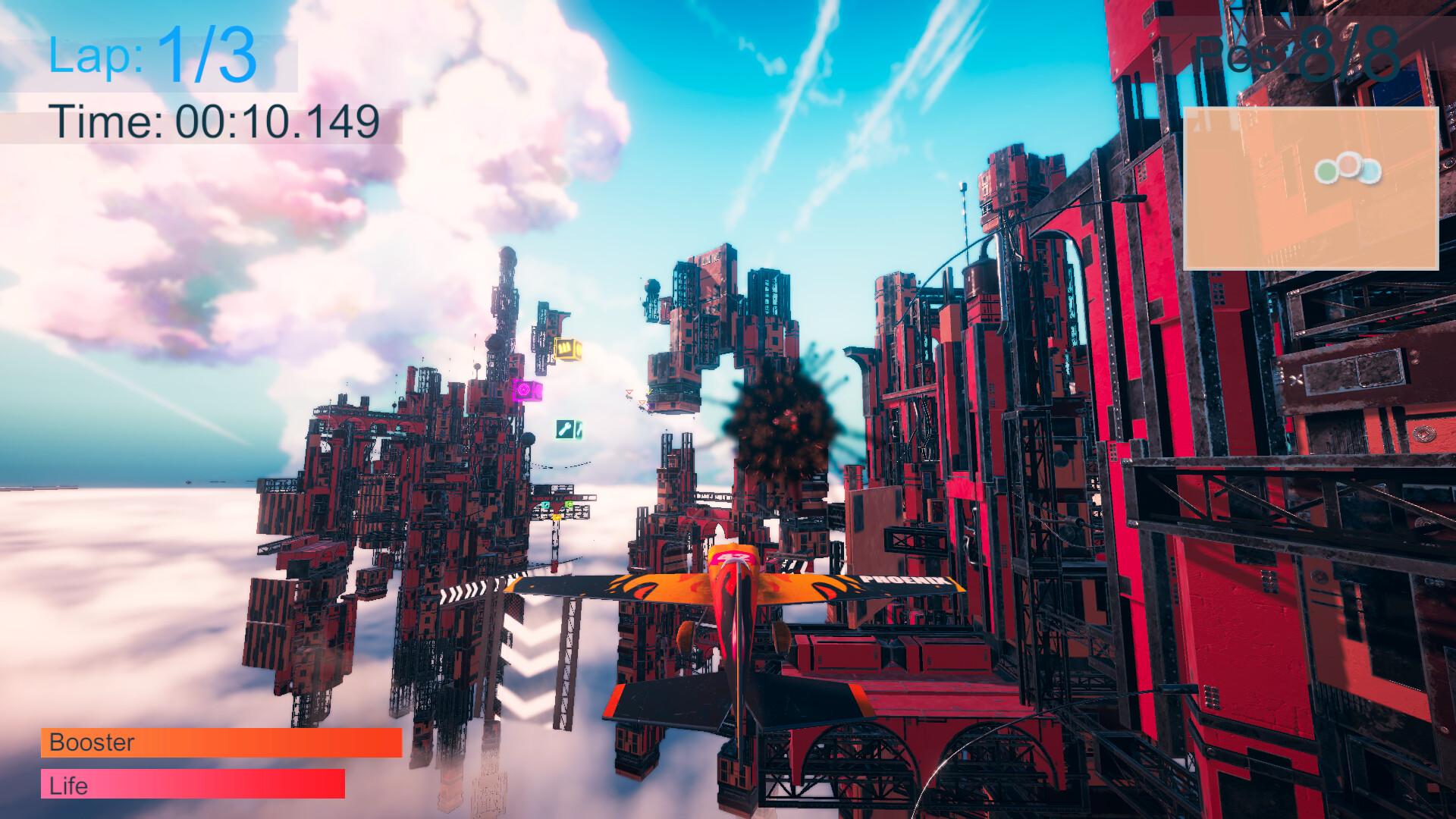Screen dimensions: 1456x819
Task: Click the green player dot on the minimap
Action: tap(1328, 172)
